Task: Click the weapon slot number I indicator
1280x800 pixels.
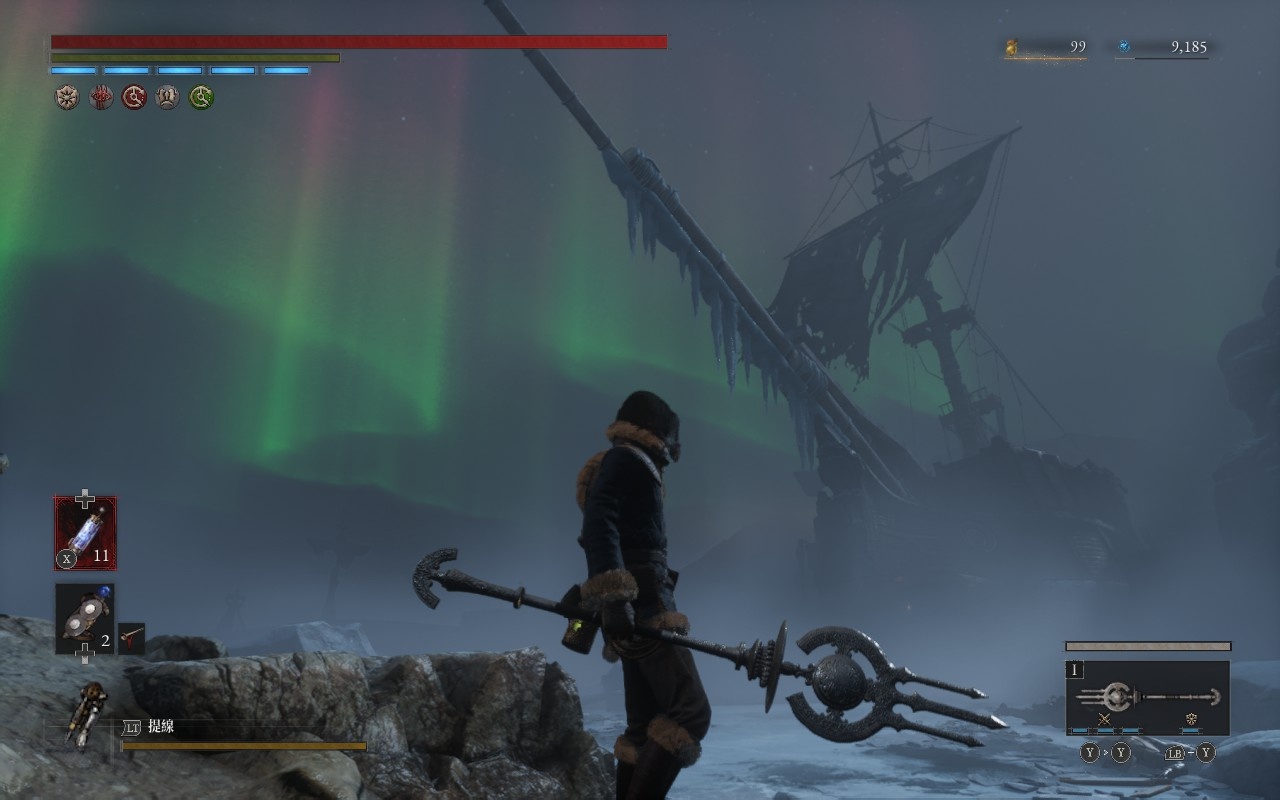Action: click(1076, 670)
